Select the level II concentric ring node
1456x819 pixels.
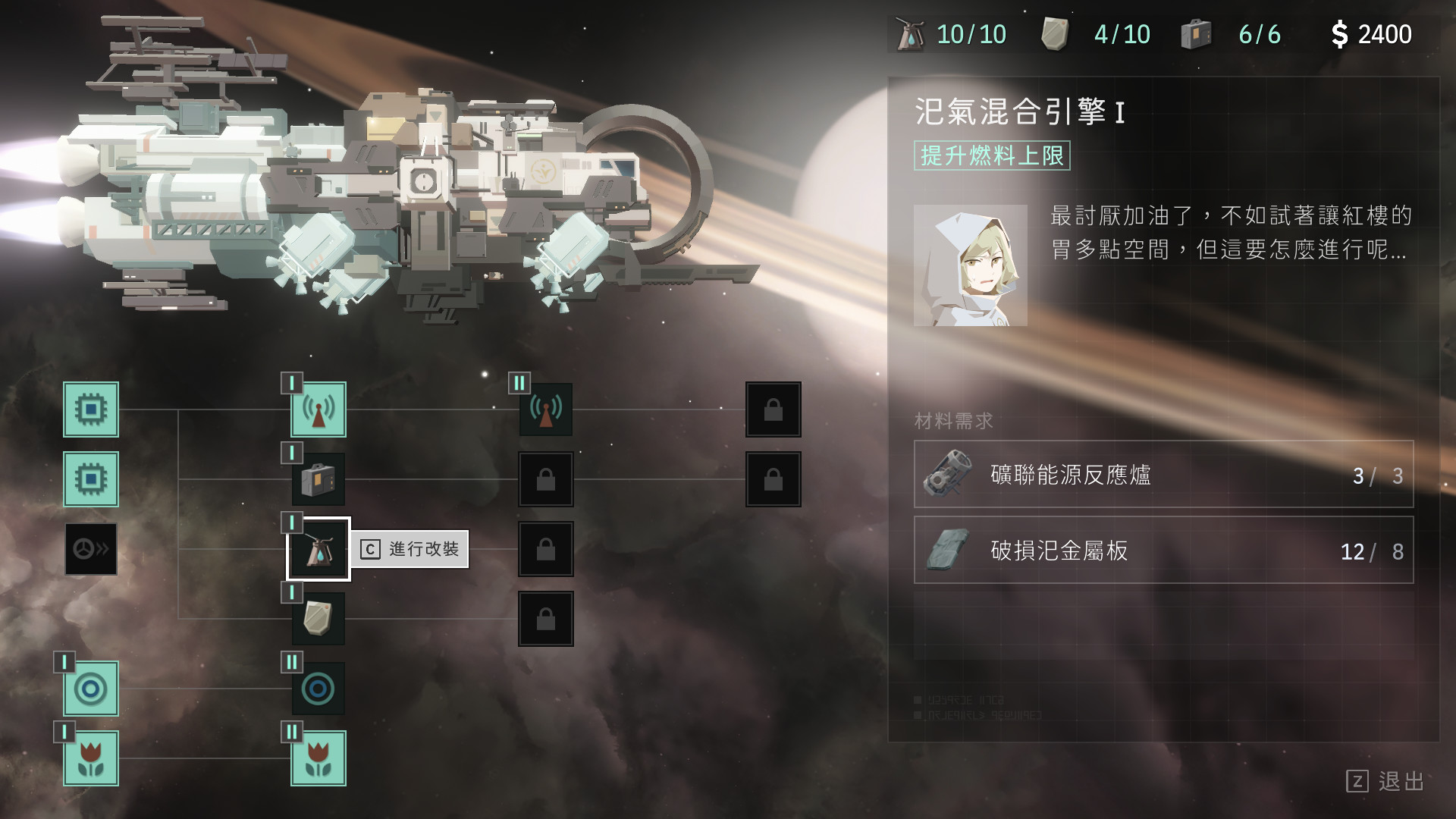[318, 689]
